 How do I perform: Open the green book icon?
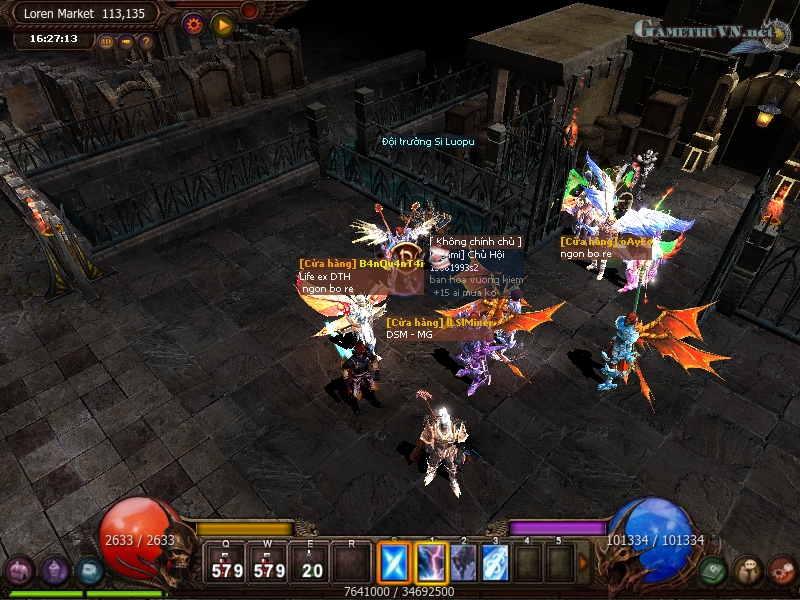coord(712,571)
